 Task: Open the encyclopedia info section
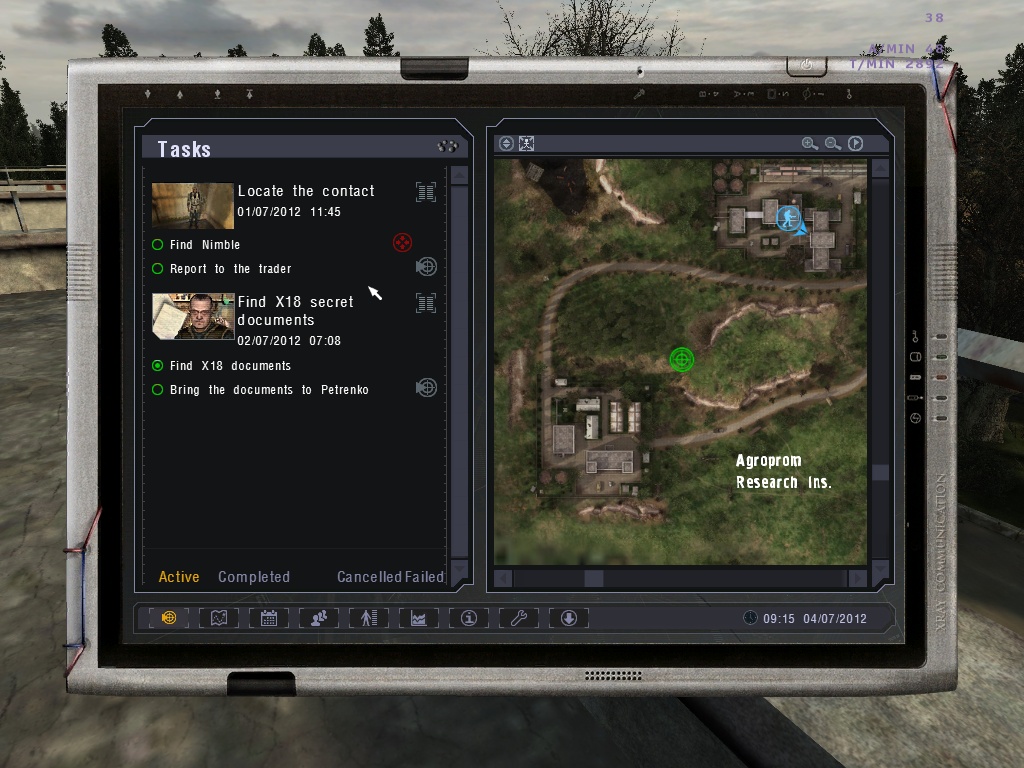point(469,618)
